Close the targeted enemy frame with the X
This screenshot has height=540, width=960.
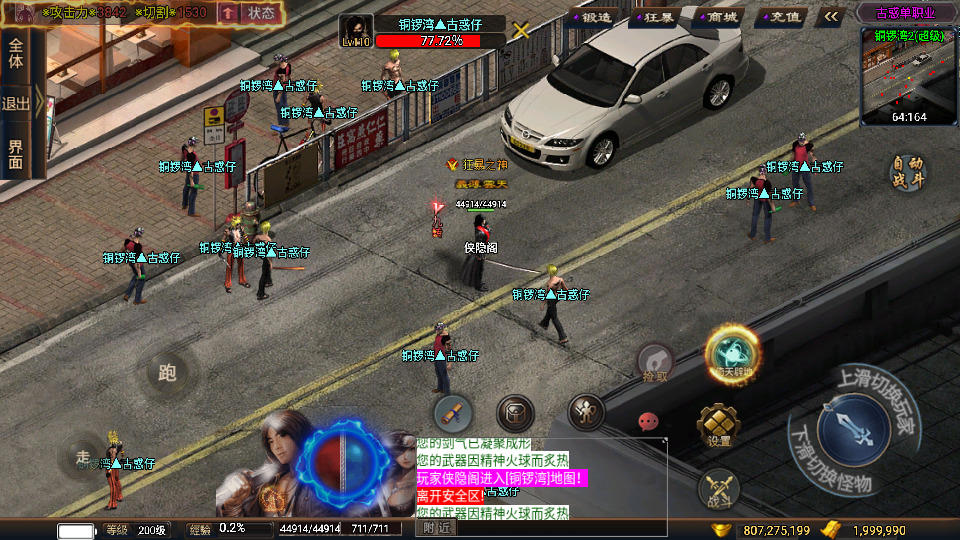[521, 30]
